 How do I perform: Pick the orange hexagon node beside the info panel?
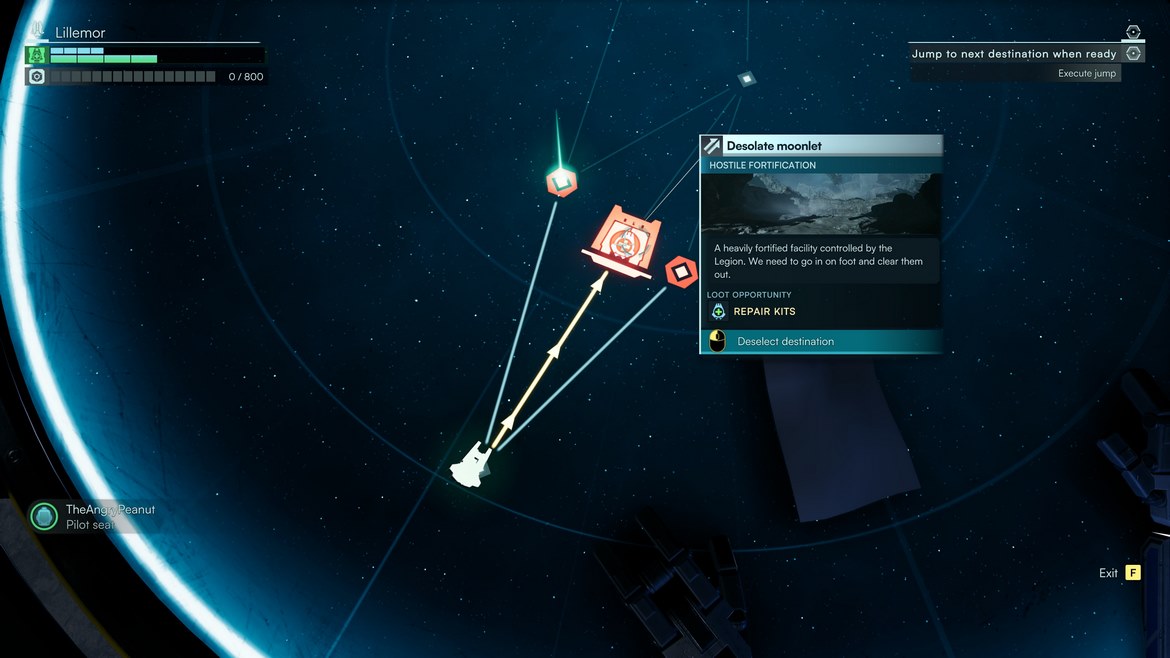click(x=681, y=272)
